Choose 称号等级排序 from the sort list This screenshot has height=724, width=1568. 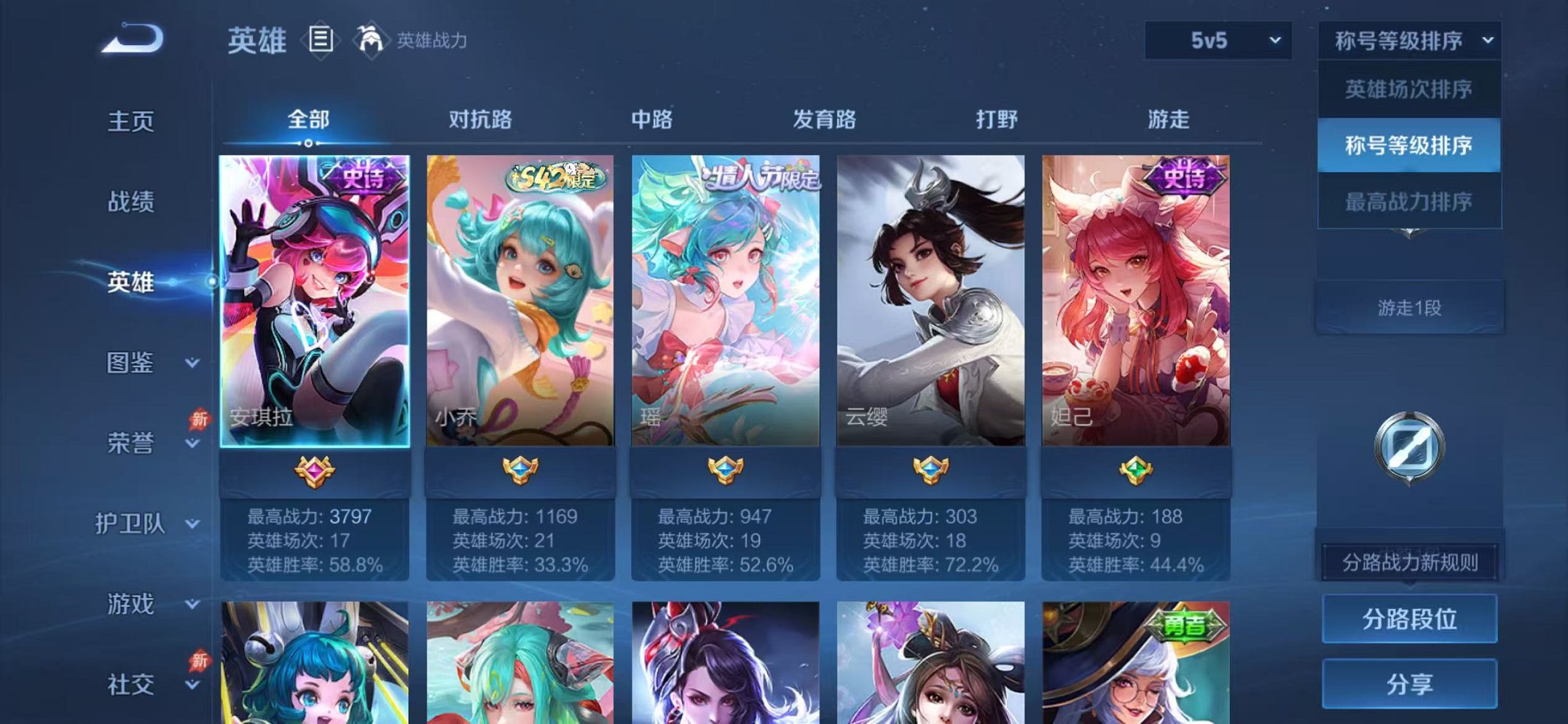(1409, 146)
